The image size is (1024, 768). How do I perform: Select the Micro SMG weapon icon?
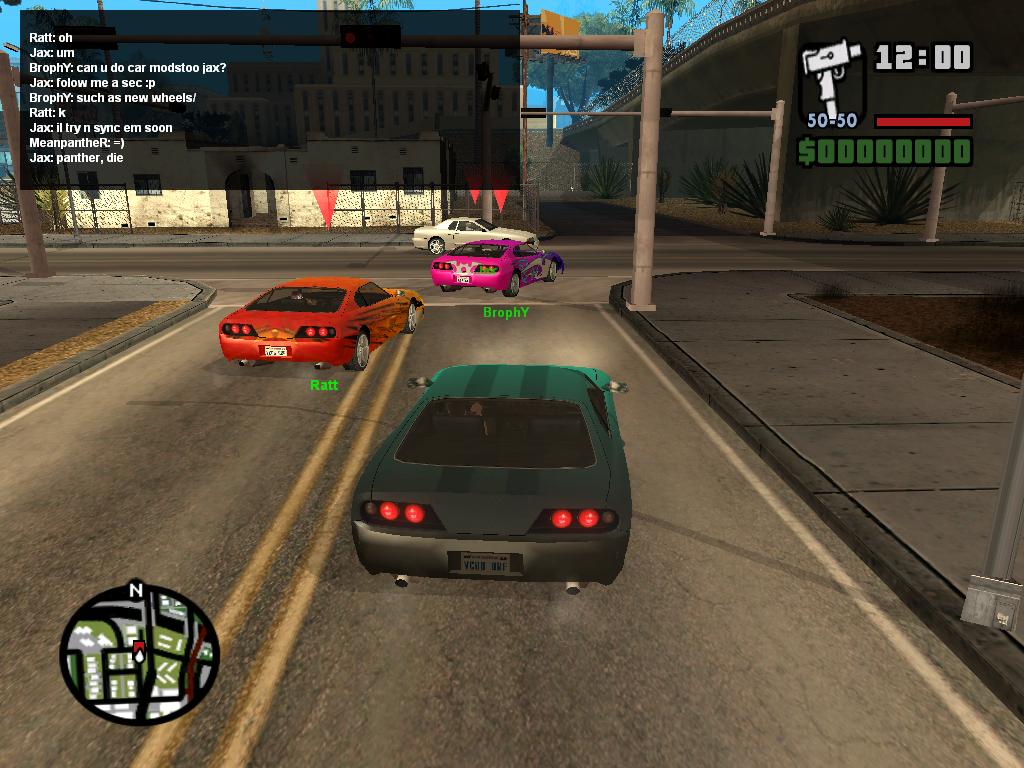[x=832, y=78]
